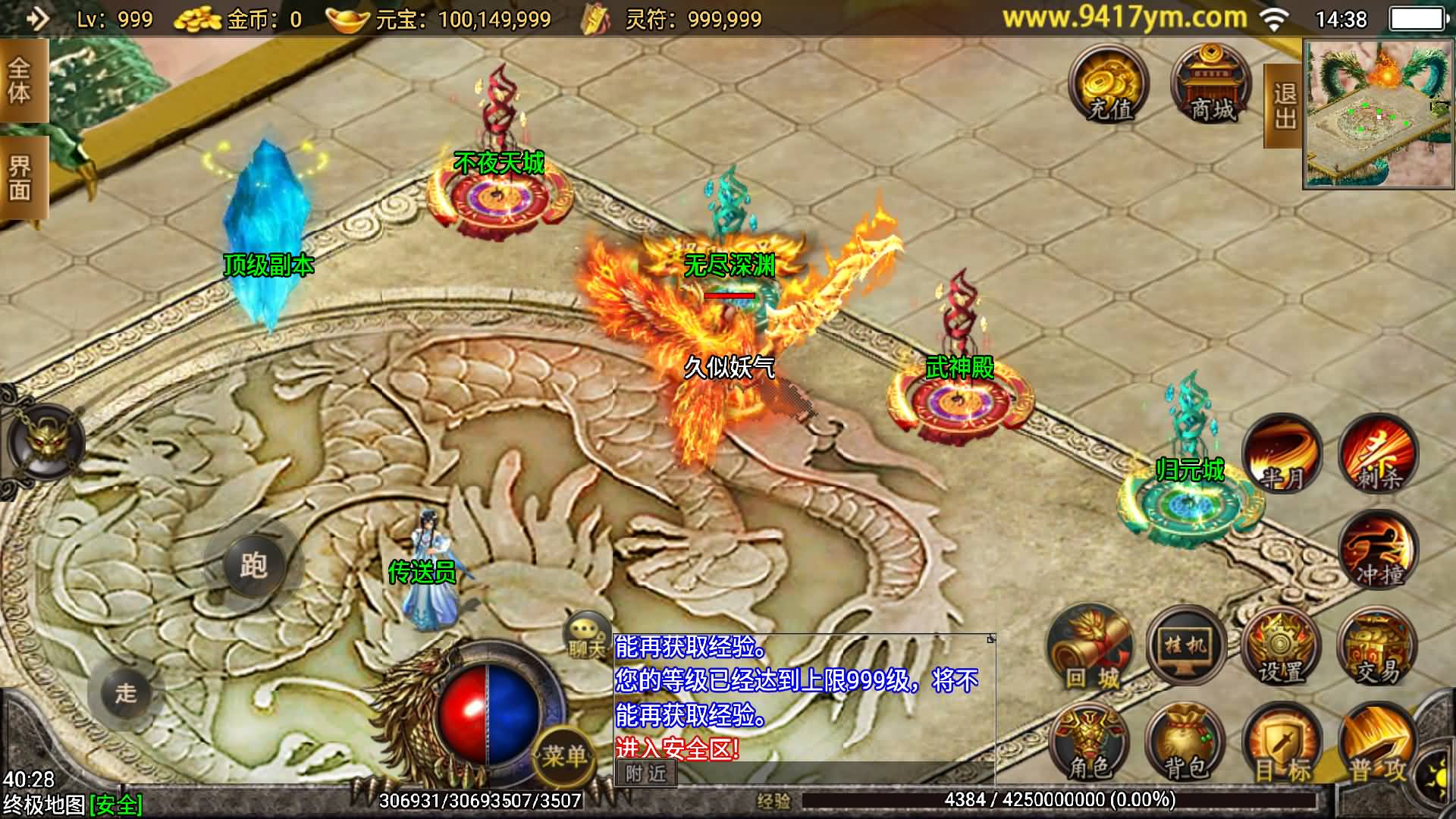Click the 目标 target button

click(1282, 745)
